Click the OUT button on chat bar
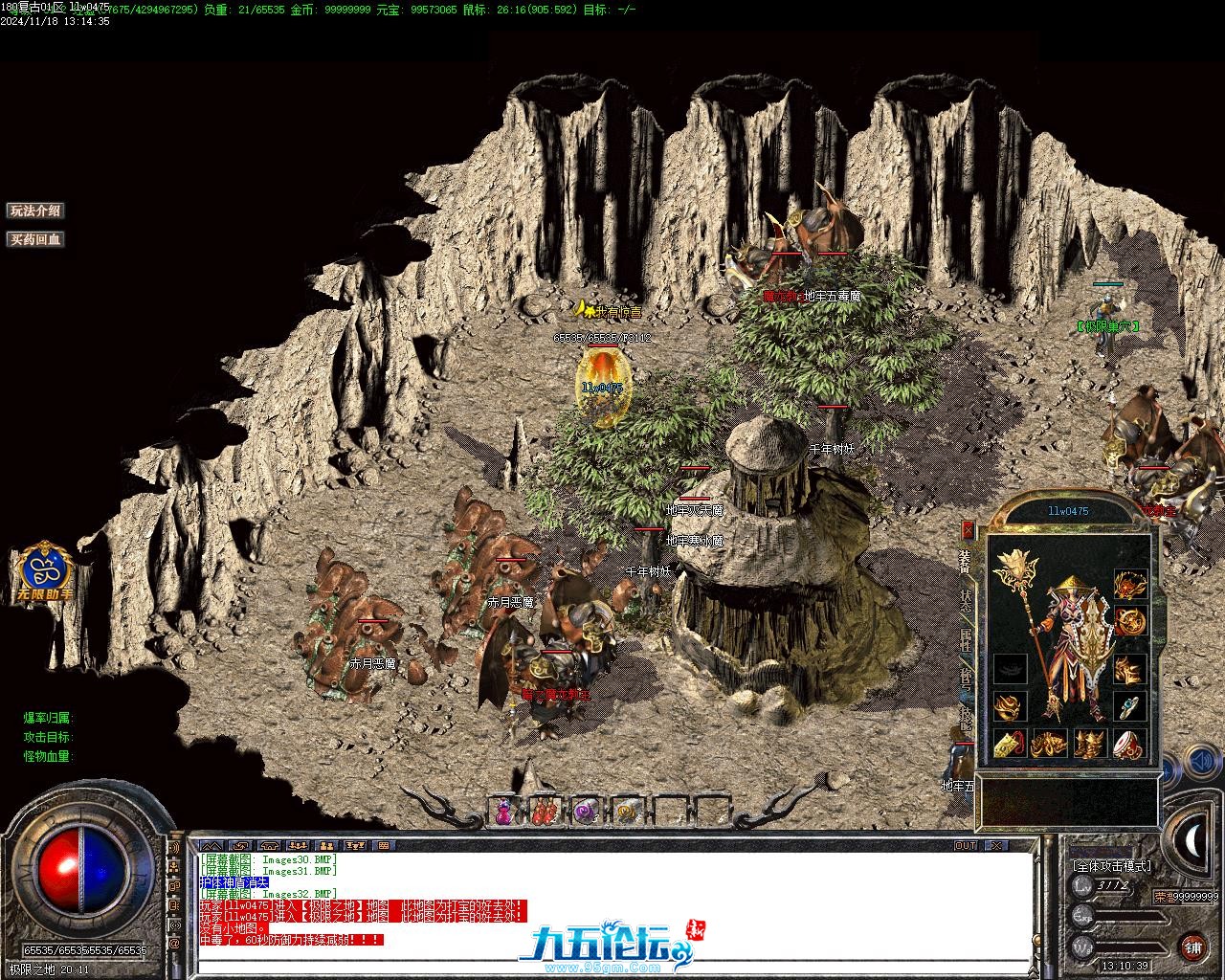This screenshot has height=980, width=1225. coord(966,846)
